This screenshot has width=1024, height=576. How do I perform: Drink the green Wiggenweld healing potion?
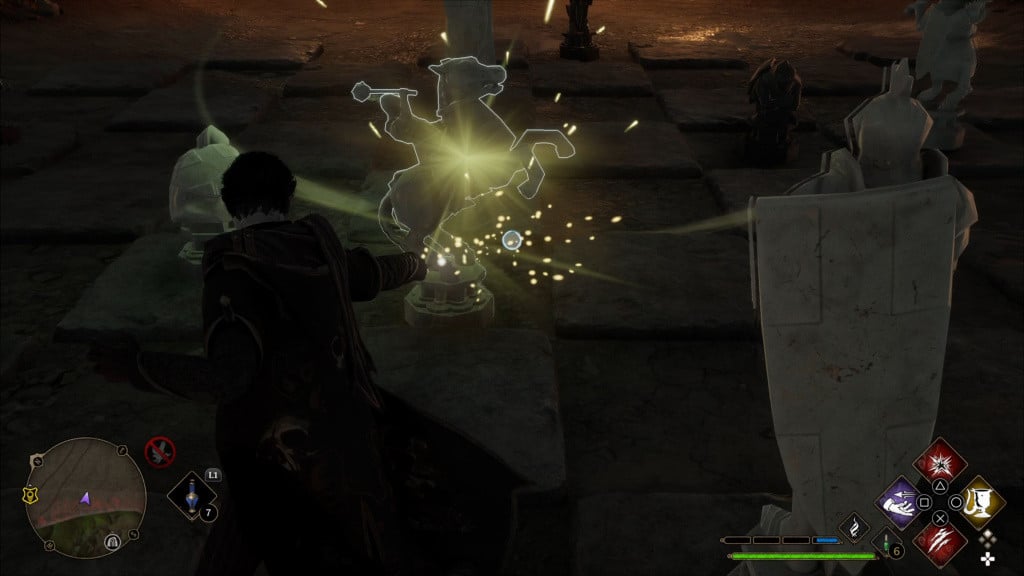pyautogui.click(x=886, y=545)
